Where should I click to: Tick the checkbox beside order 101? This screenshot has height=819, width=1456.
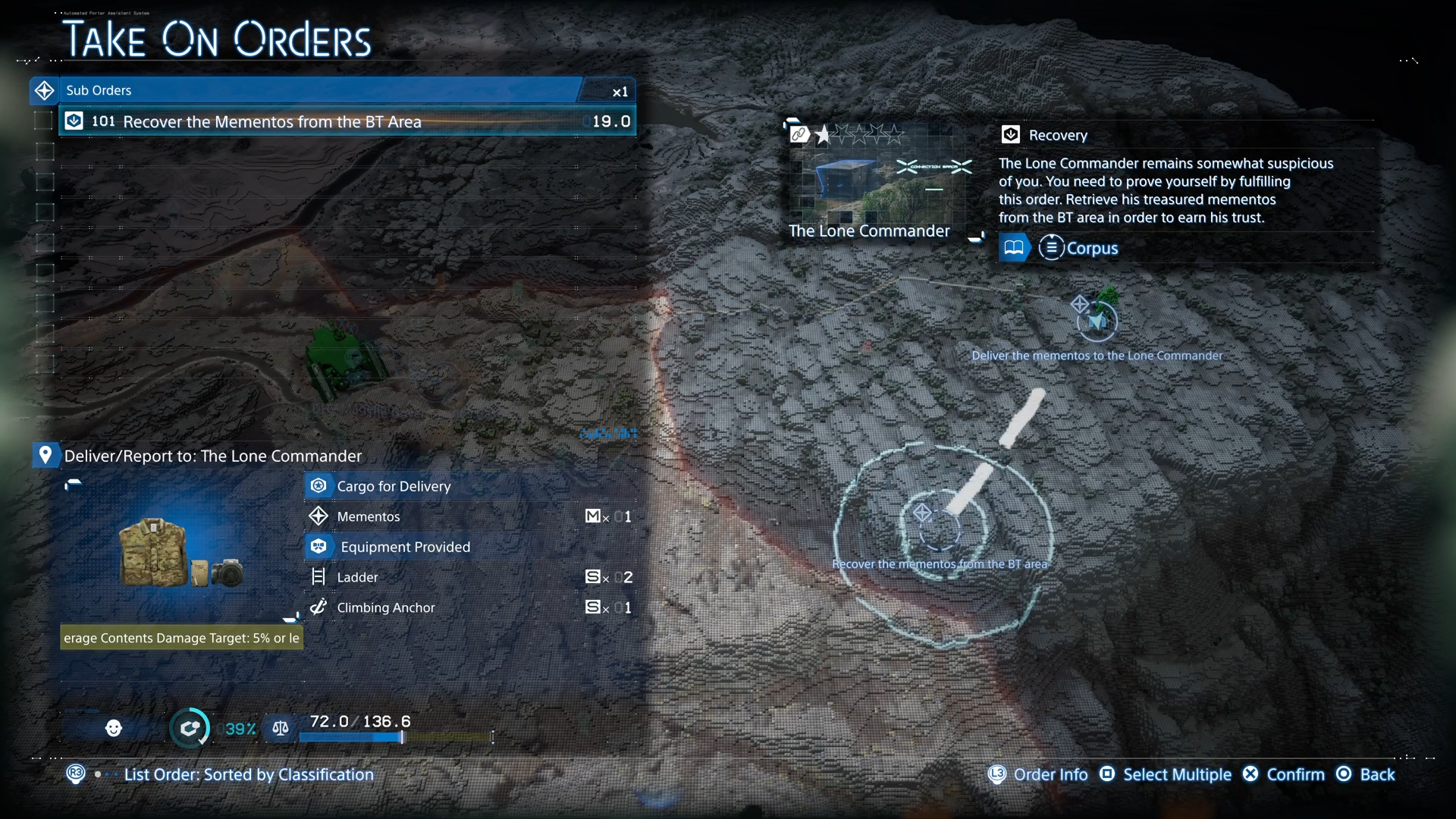45,121
